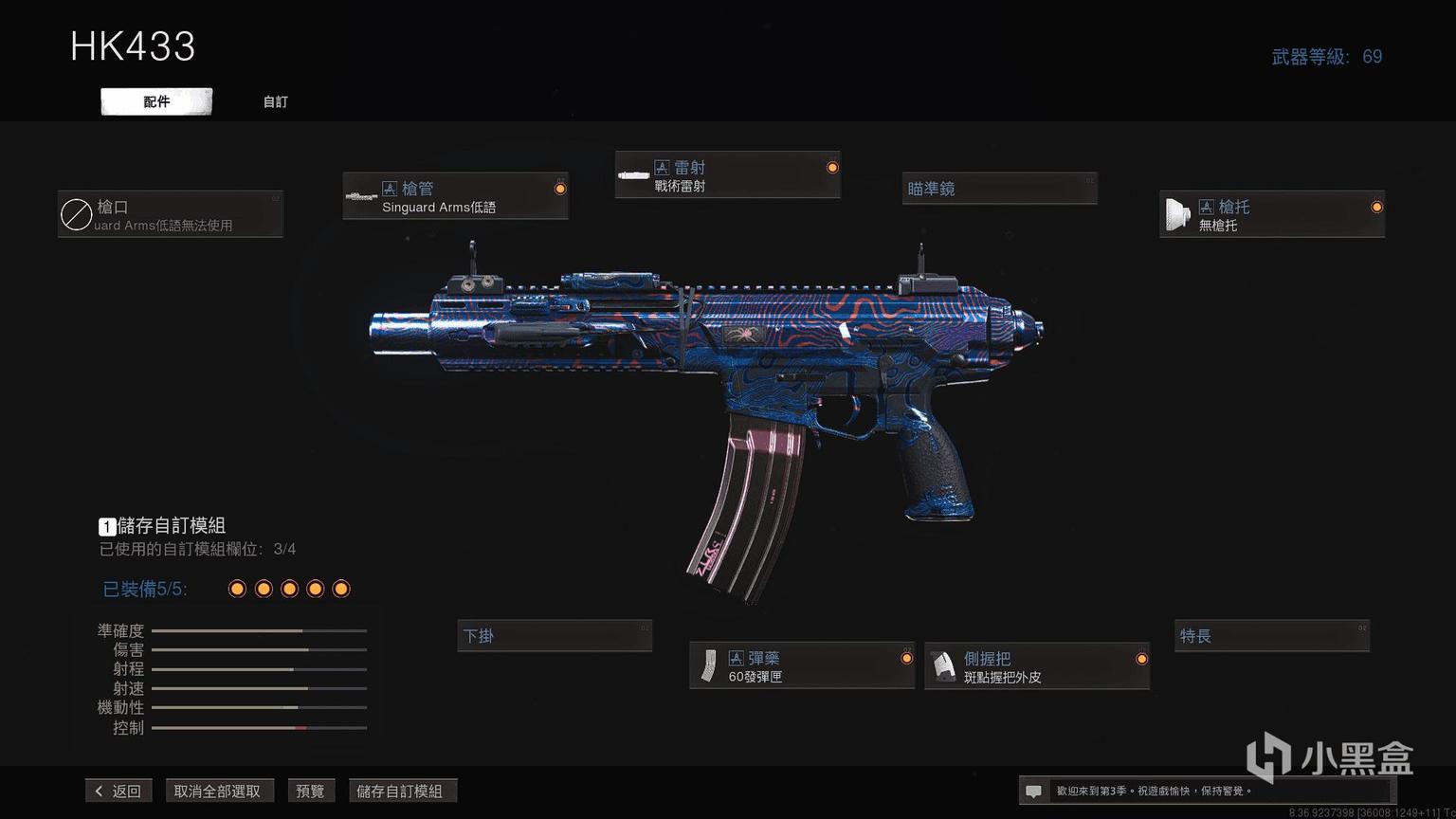Choose the empty 特長 perk slot
Viewport: 1456px width, 819px height.
pyautogui.click(x=1272, y=636)
